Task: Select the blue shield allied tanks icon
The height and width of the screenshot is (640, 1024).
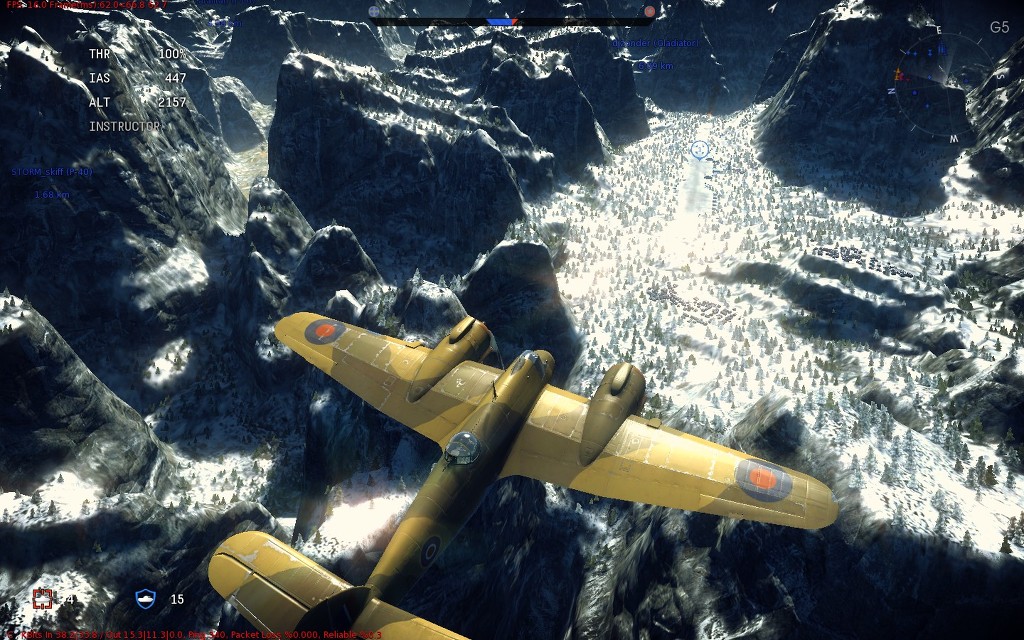Action: (x=146, y=599)
